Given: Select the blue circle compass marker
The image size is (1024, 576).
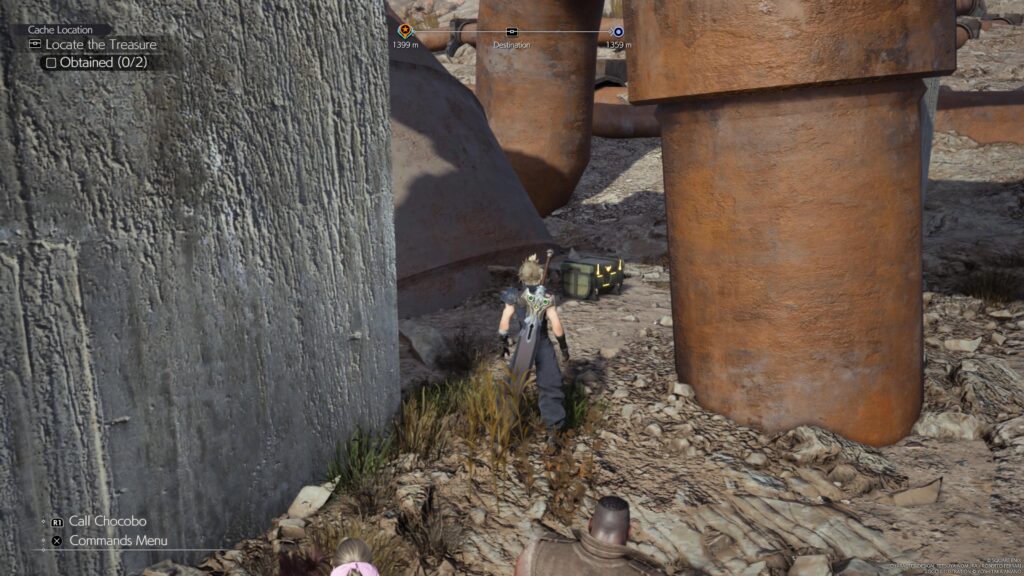Looking at the screenshot, I should coord(618,32).
